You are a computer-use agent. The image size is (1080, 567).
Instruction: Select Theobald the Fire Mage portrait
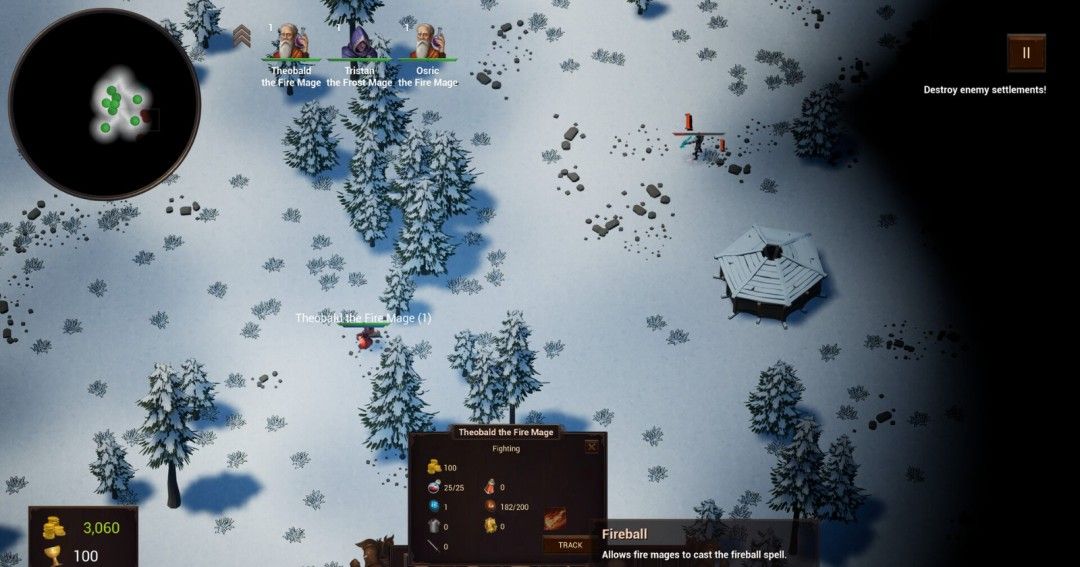(x=291, y=42)
